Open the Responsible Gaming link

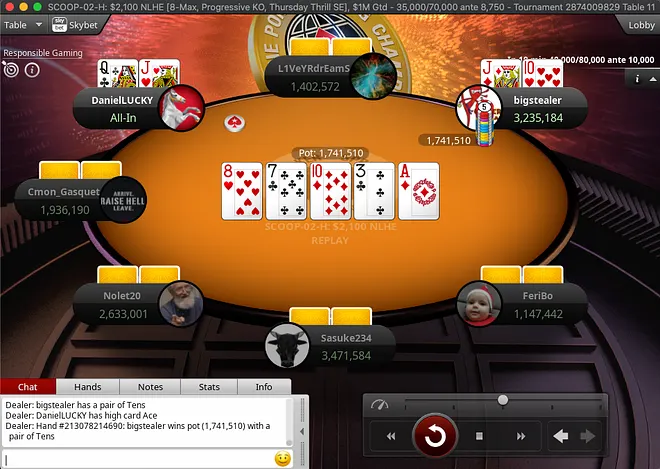point(40,52)
